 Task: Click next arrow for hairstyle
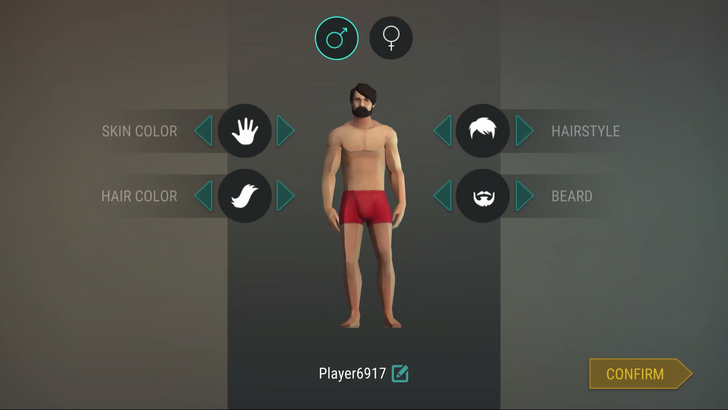coord(525,131)
